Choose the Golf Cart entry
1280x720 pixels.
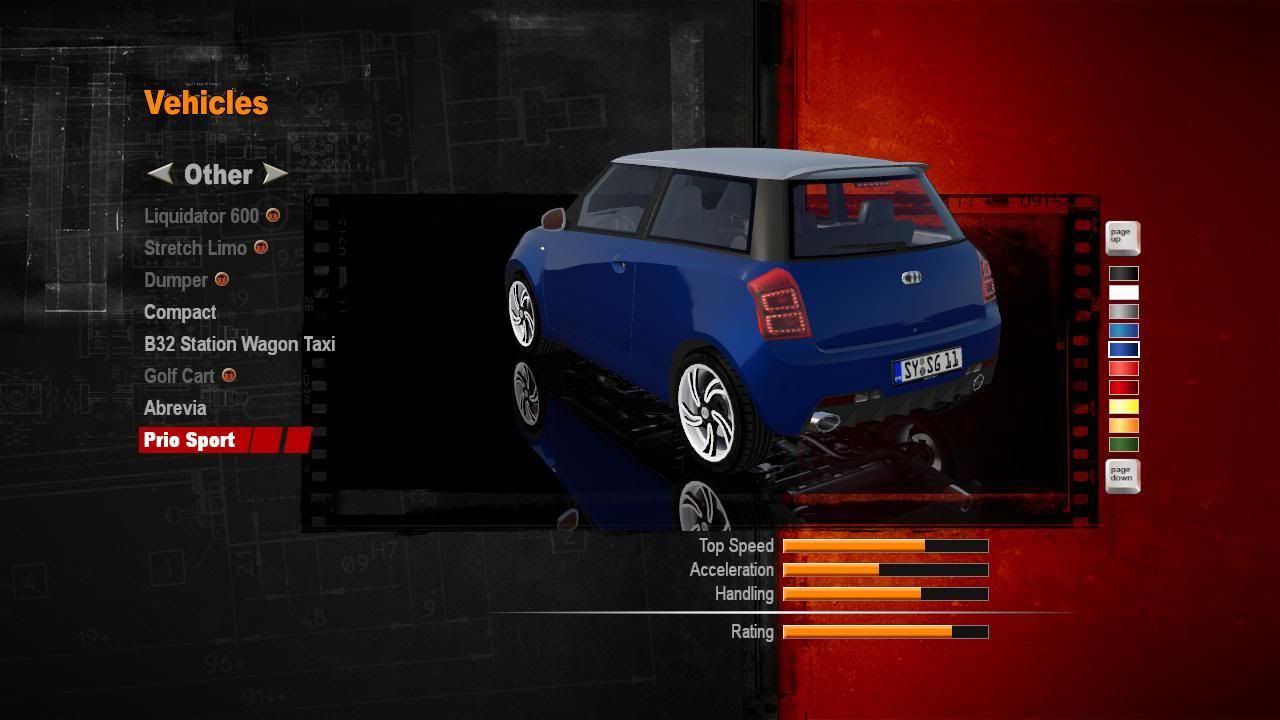point(179,376)
